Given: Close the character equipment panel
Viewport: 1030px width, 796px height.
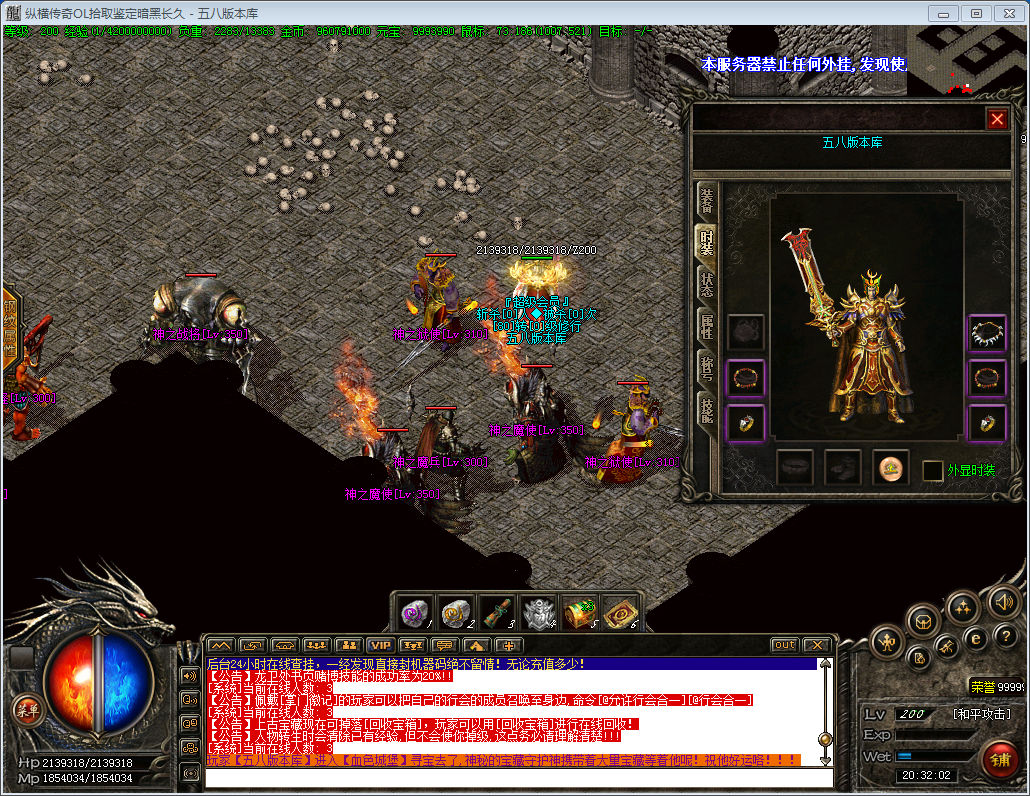Looking at the screenshot, I should point(997,119).
